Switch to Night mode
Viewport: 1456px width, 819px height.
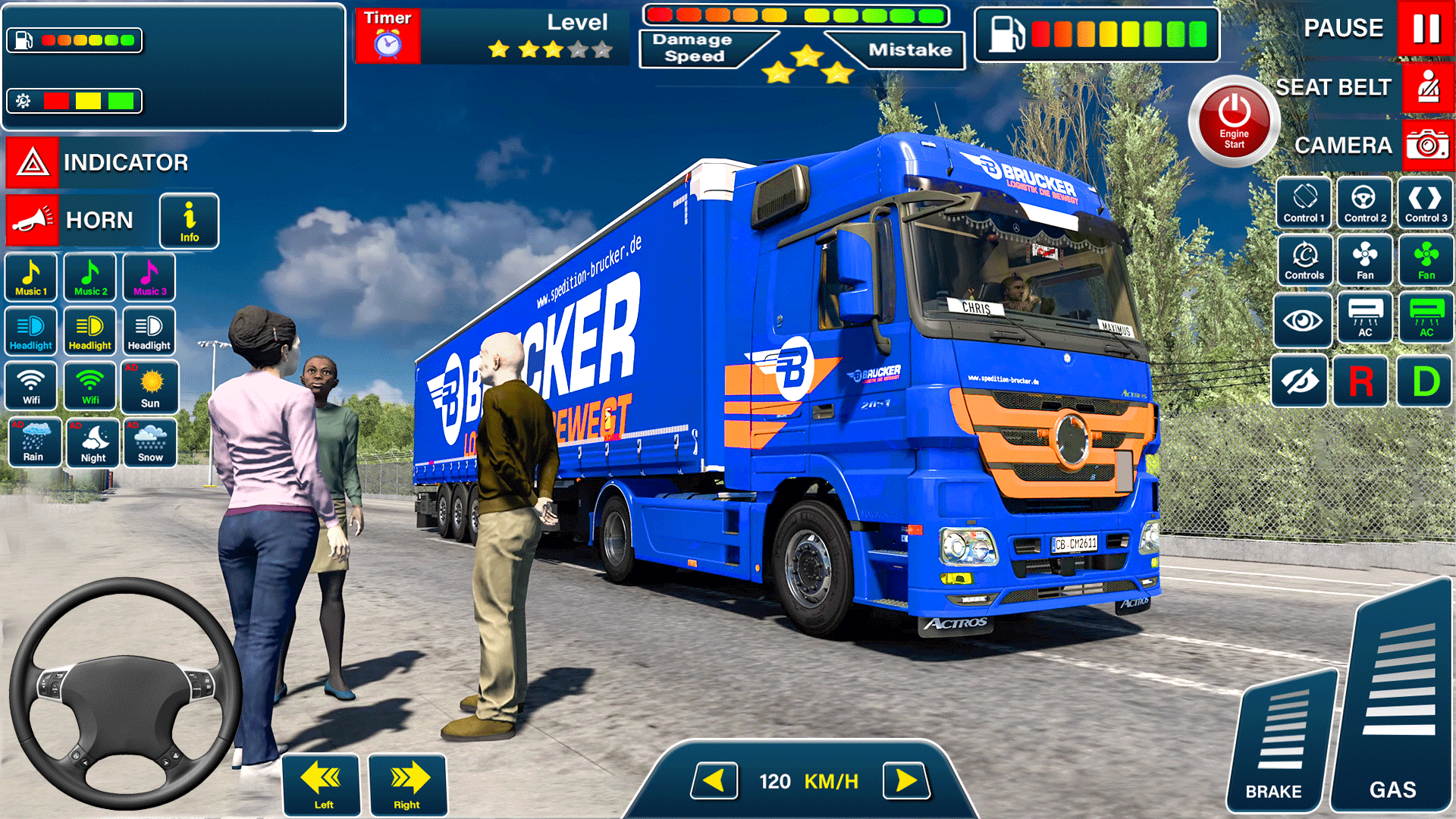93,443
